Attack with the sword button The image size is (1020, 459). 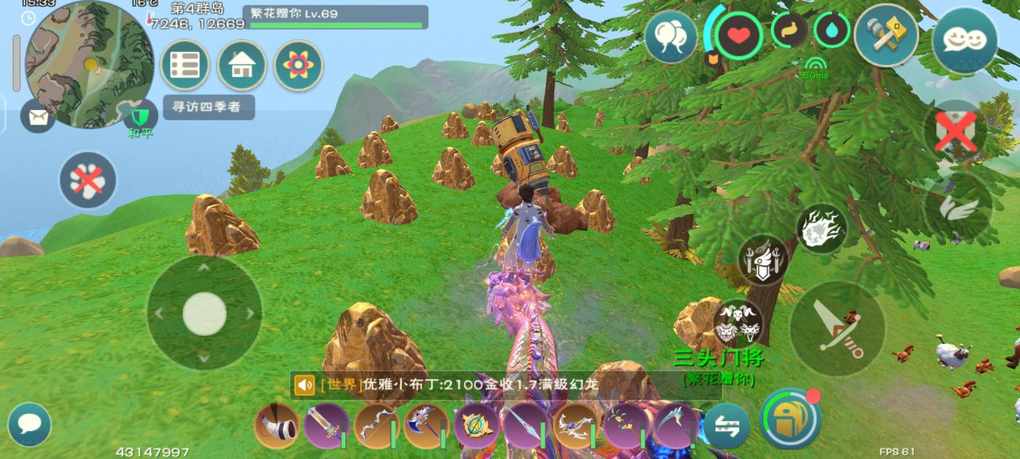tap(837, 328)
